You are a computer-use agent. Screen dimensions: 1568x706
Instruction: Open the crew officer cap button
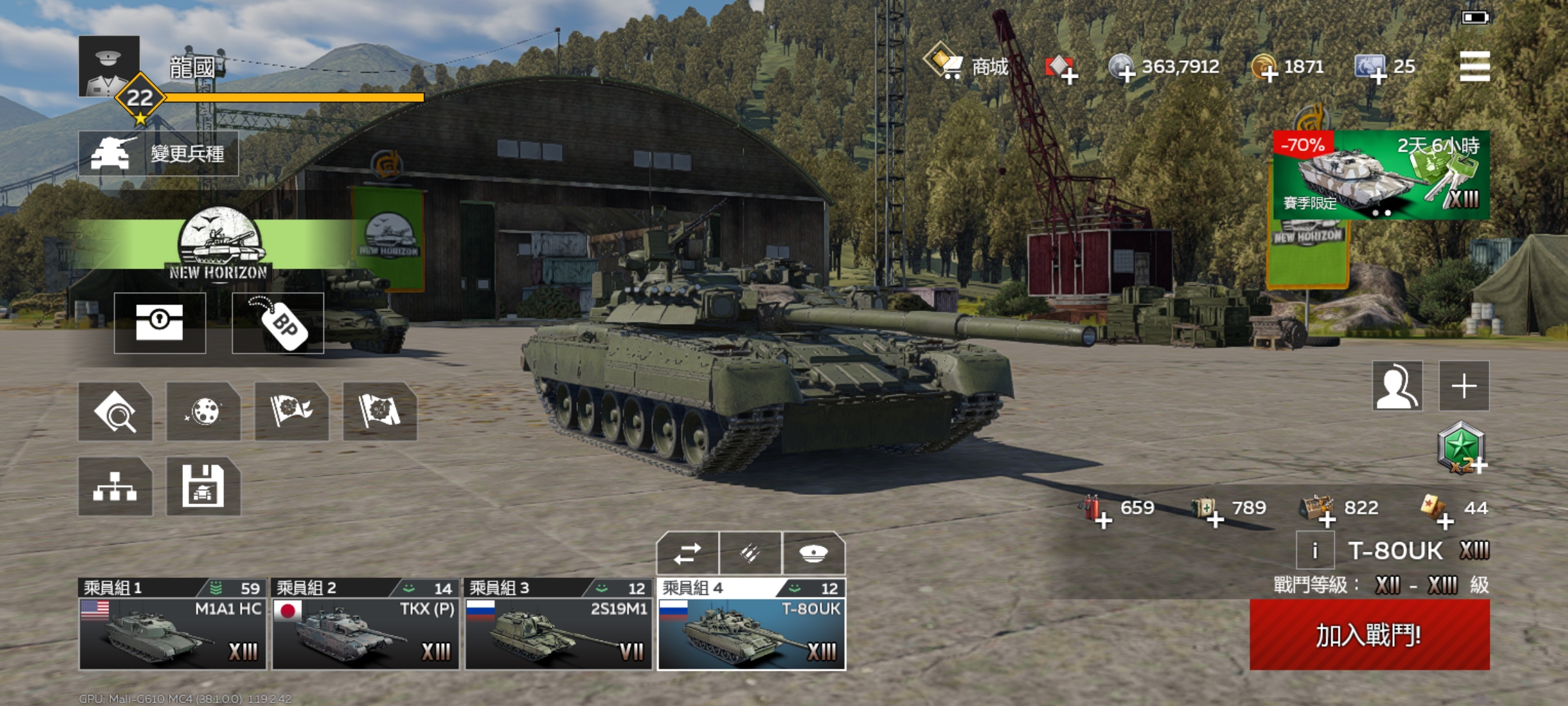(x=813, y=554)
